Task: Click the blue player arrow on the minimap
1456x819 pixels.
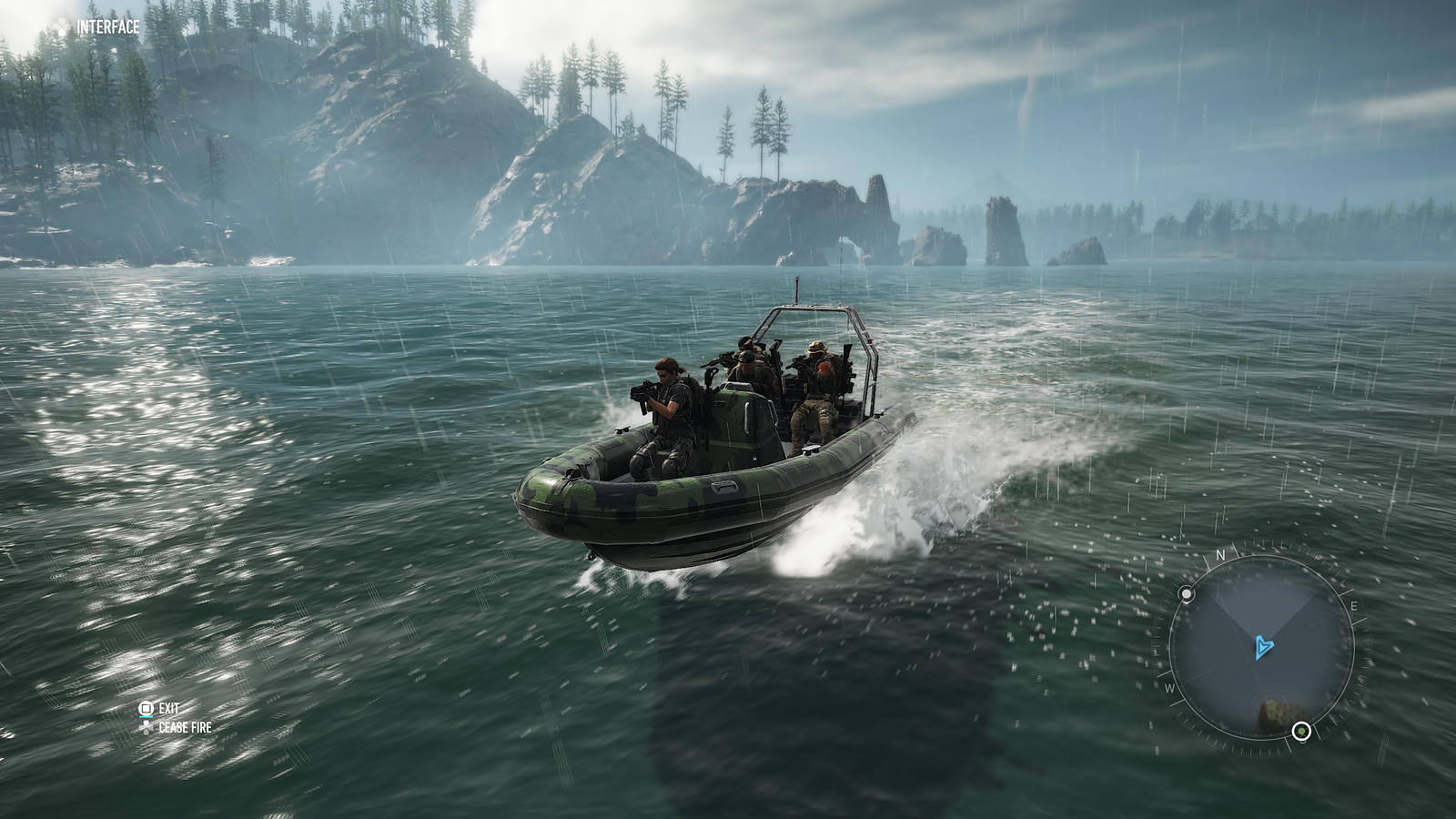Action: (1263, 647)
